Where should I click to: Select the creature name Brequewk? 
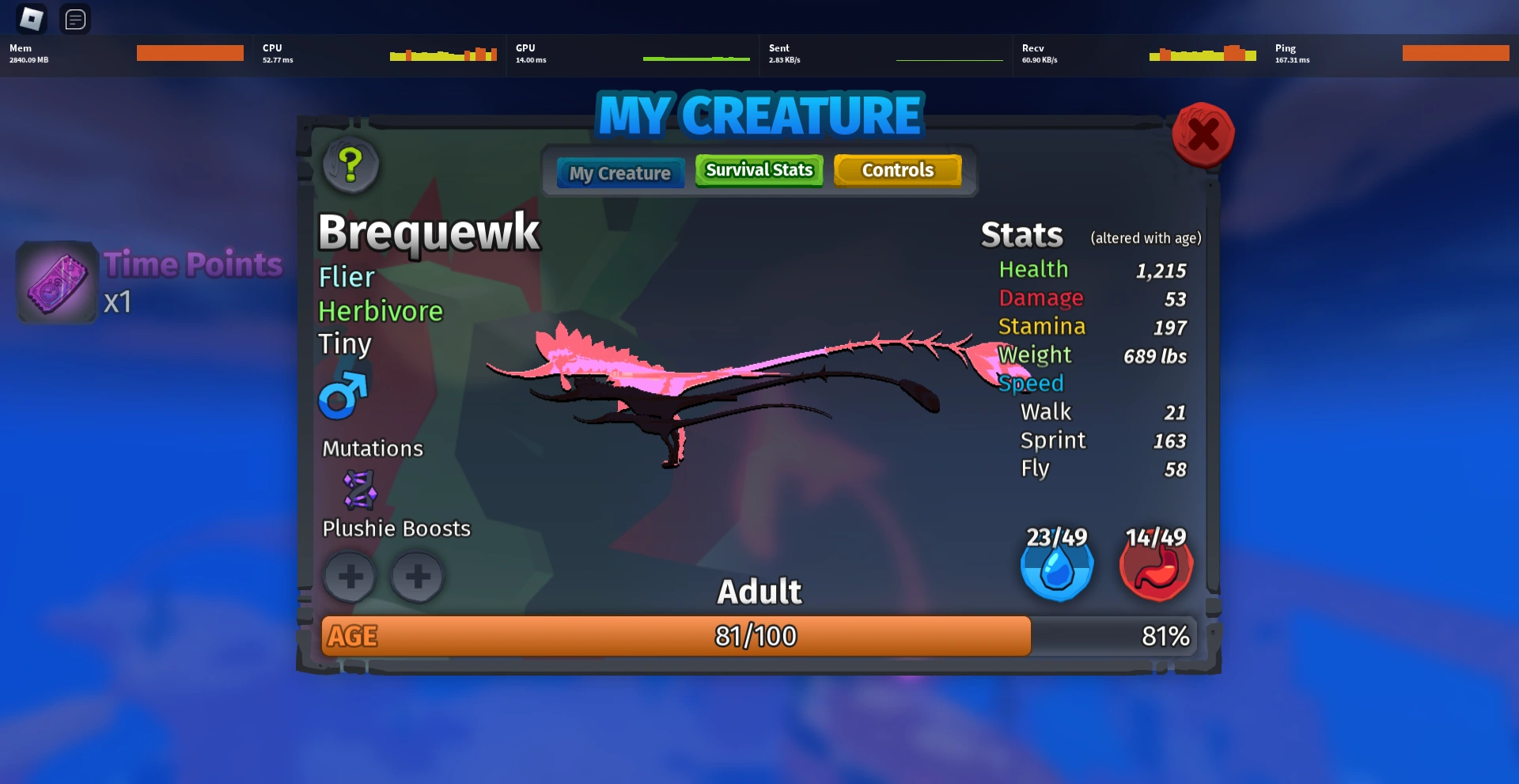[x=428, y=232]
